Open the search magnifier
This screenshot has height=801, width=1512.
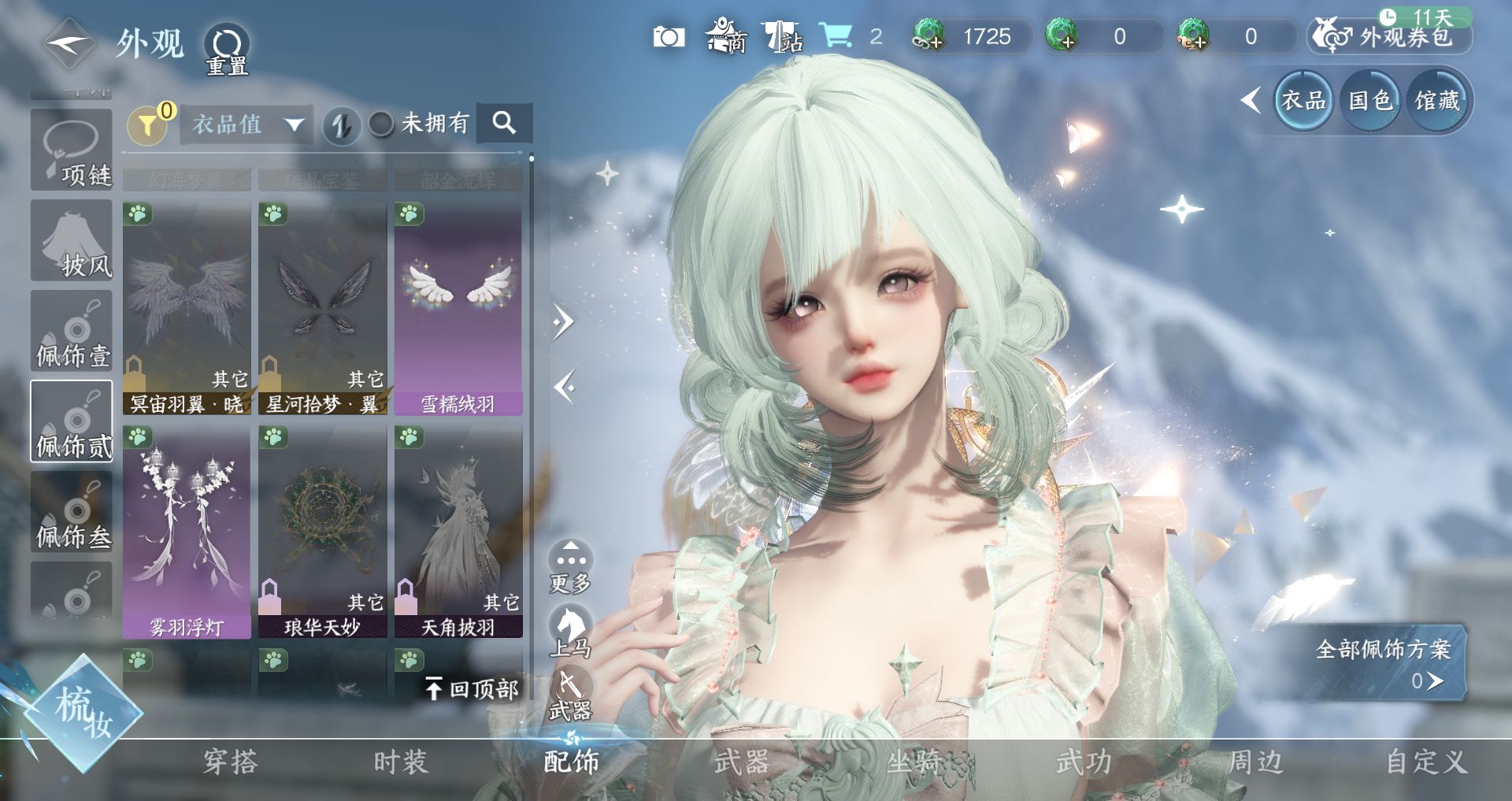pos(504,123)
